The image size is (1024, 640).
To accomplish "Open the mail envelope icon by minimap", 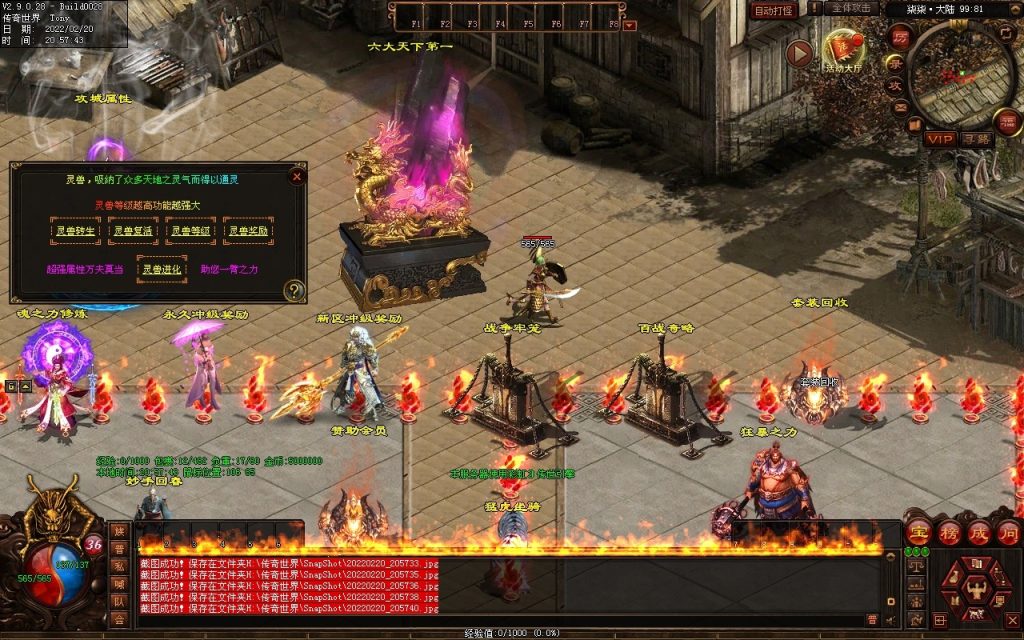I will tap(900, 107).
